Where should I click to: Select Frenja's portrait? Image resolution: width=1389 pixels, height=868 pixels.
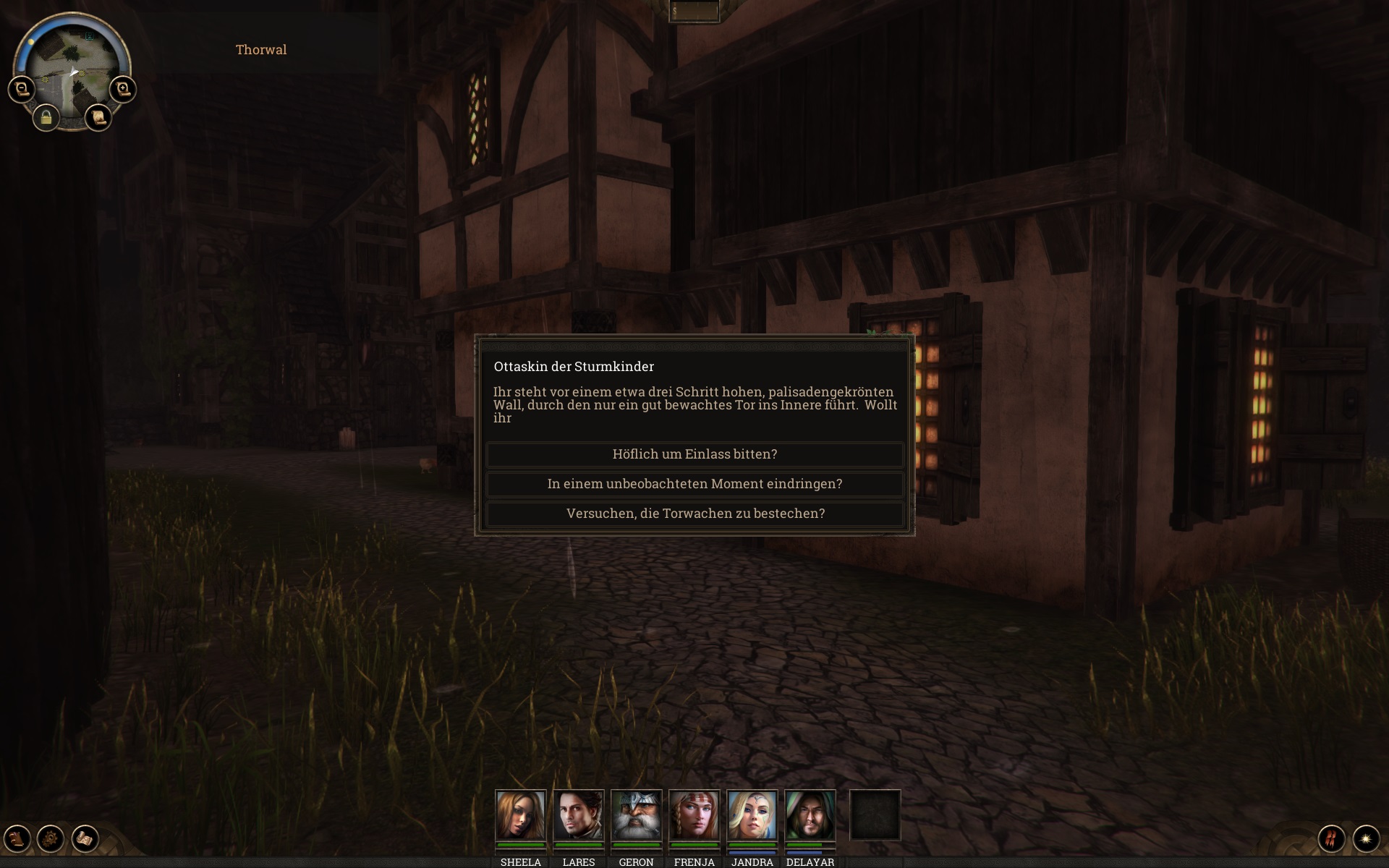coord(694,815)
